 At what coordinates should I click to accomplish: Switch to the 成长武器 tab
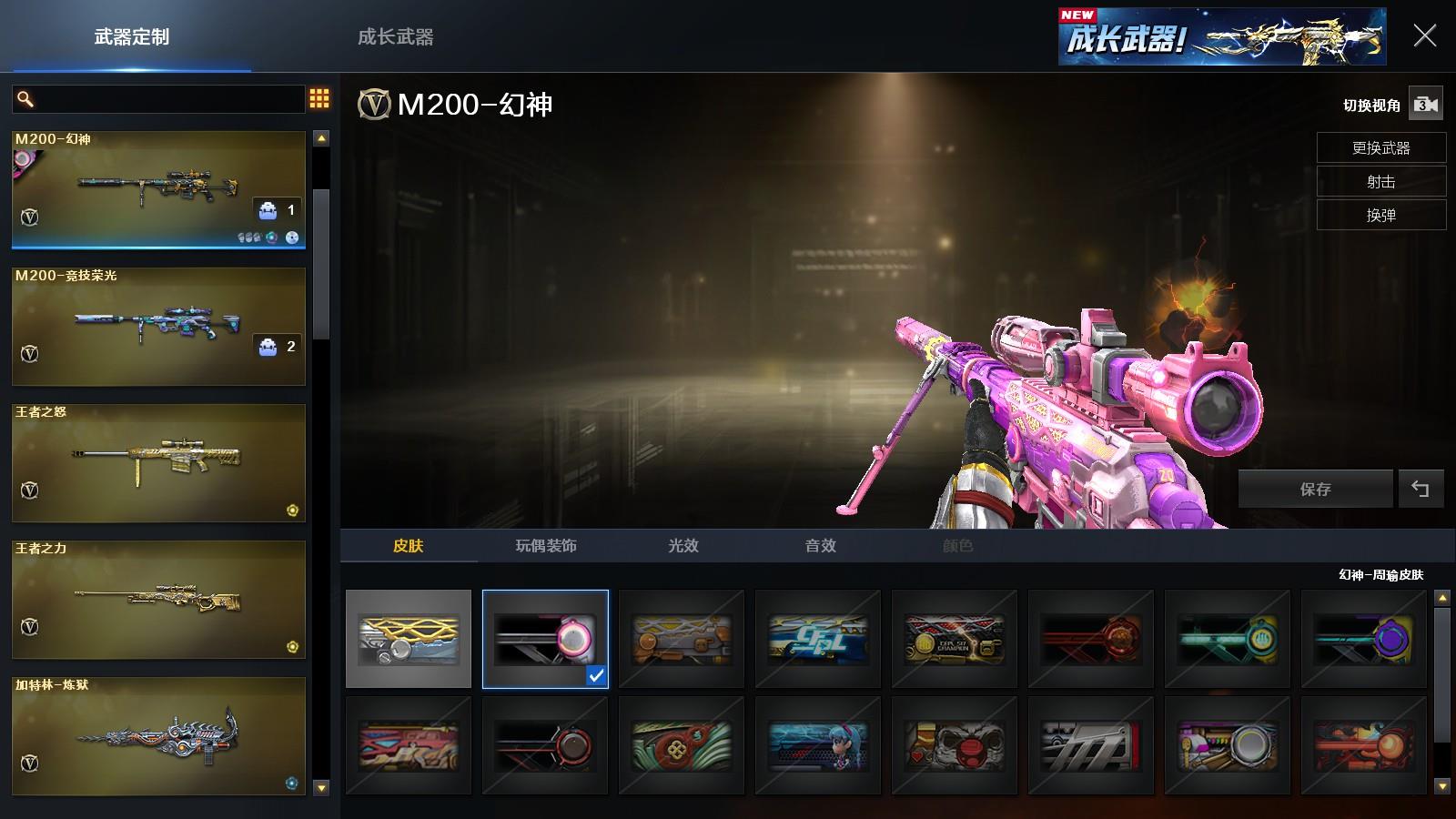point(395,37)
